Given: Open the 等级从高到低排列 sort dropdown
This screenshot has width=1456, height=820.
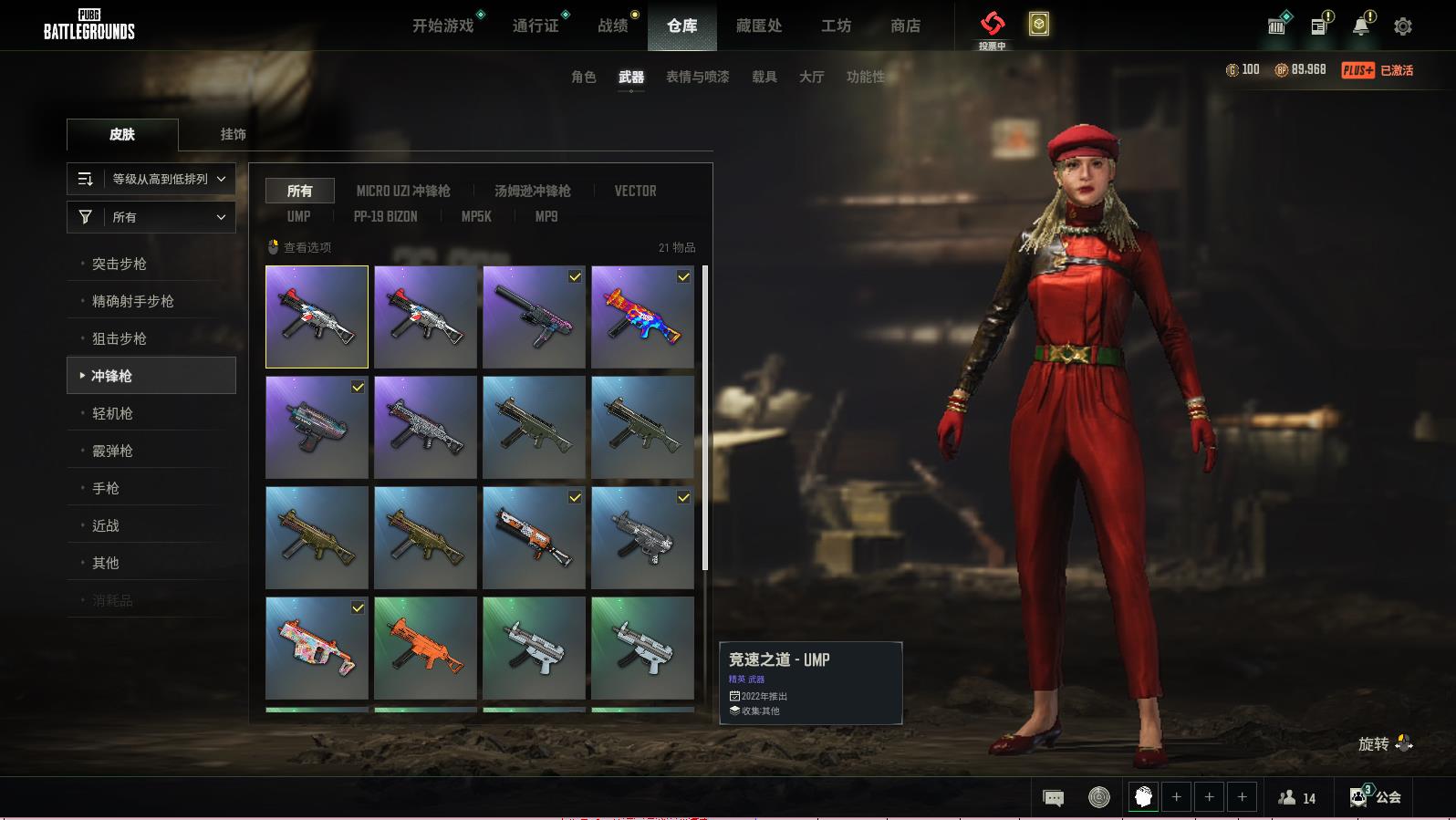Looking at the screenshot, I should tap(151, 179).
